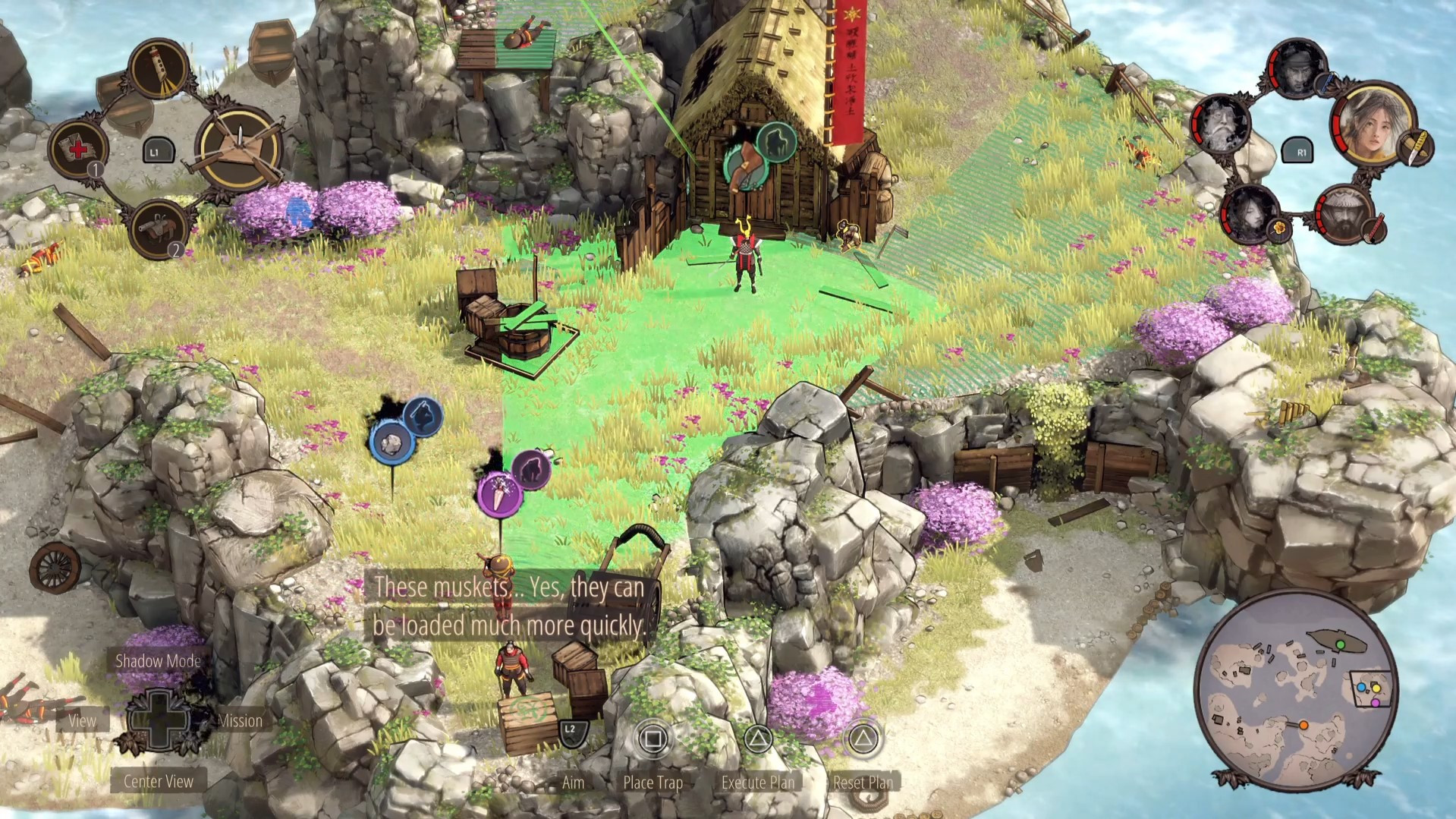The width and height of the screenshot is (1456, 819).
Task: Activate the spike trap ability
Action: (x=238, y=148)
